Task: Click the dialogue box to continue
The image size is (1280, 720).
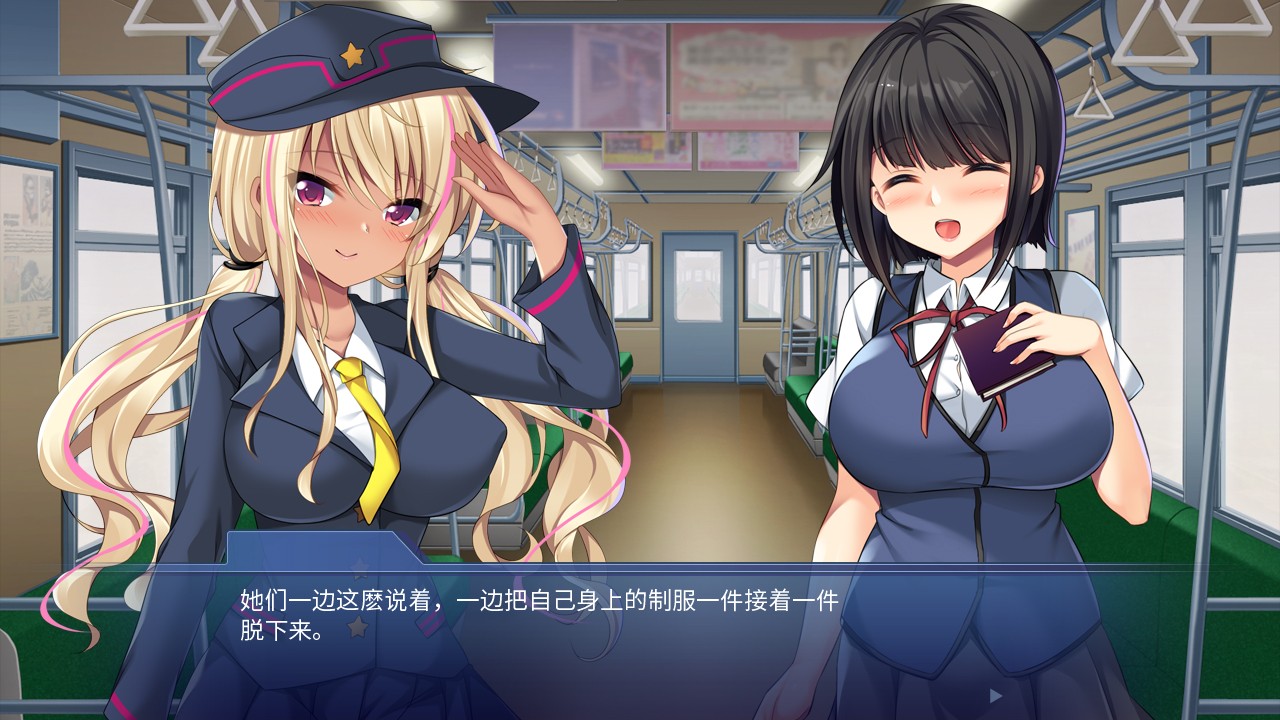Action: 640,640
